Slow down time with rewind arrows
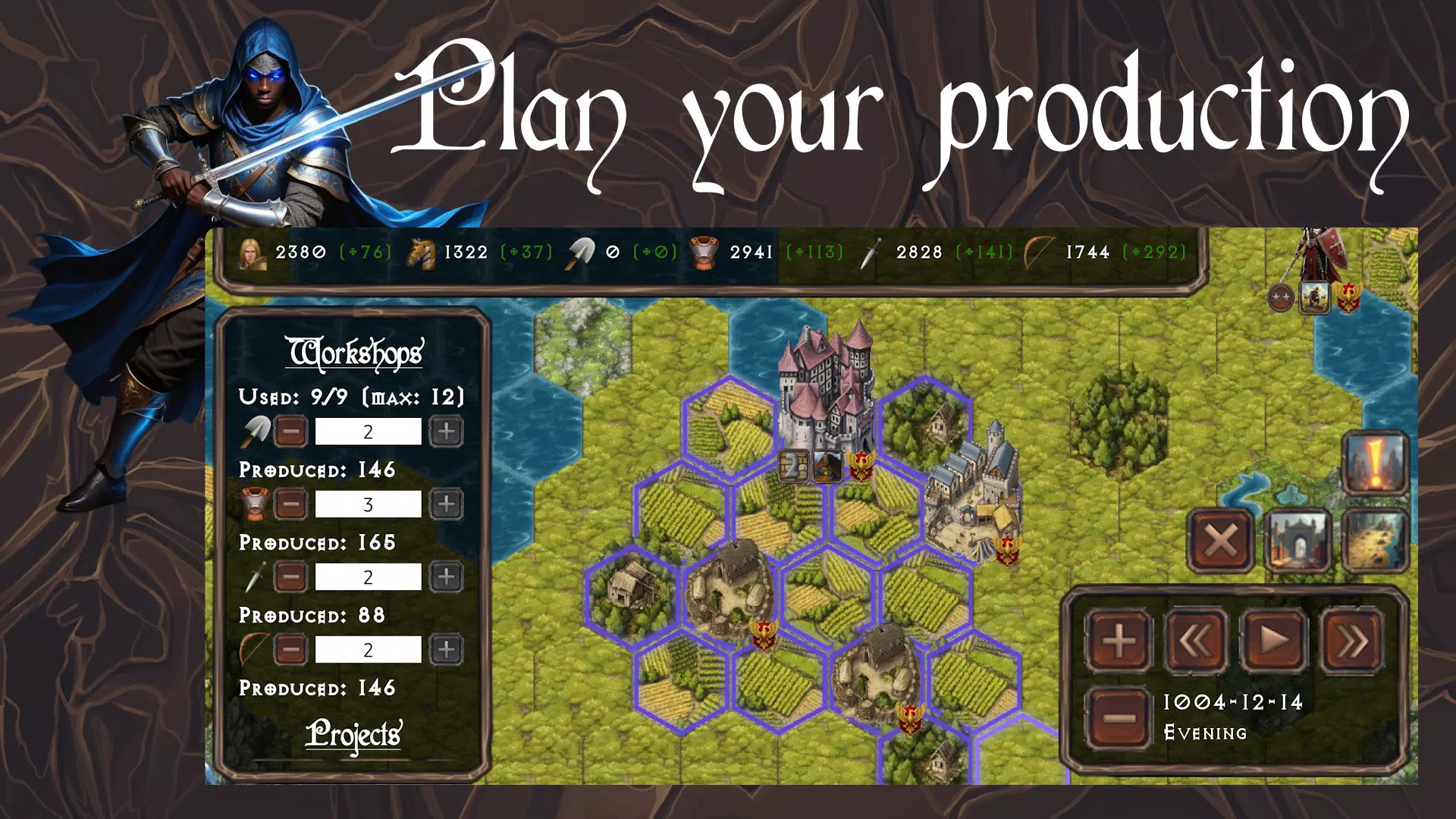The image size is (1456, 819). pyautogui.click(x=1196, y=642)
